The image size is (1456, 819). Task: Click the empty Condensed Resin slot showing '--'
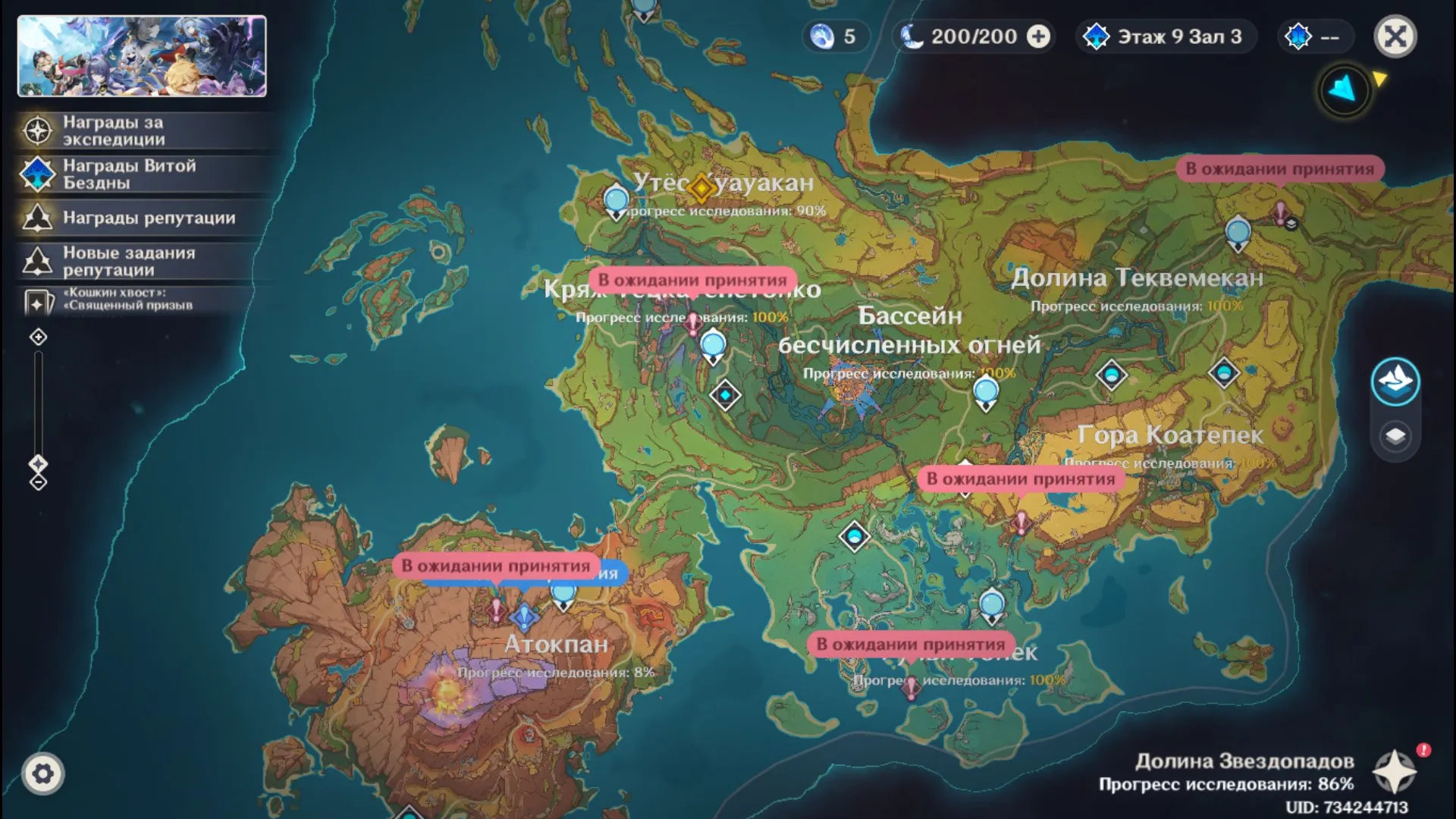click(x=1317, y=35)
